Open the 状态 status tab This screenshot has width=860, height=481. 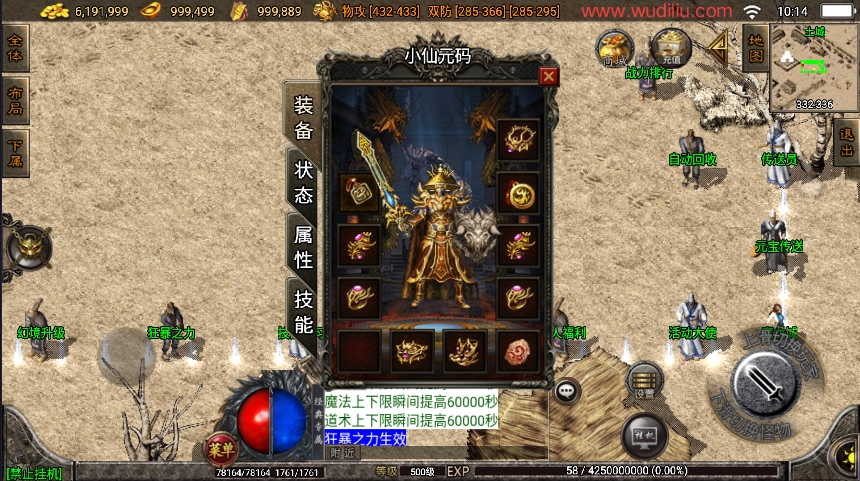click(303, 181)
